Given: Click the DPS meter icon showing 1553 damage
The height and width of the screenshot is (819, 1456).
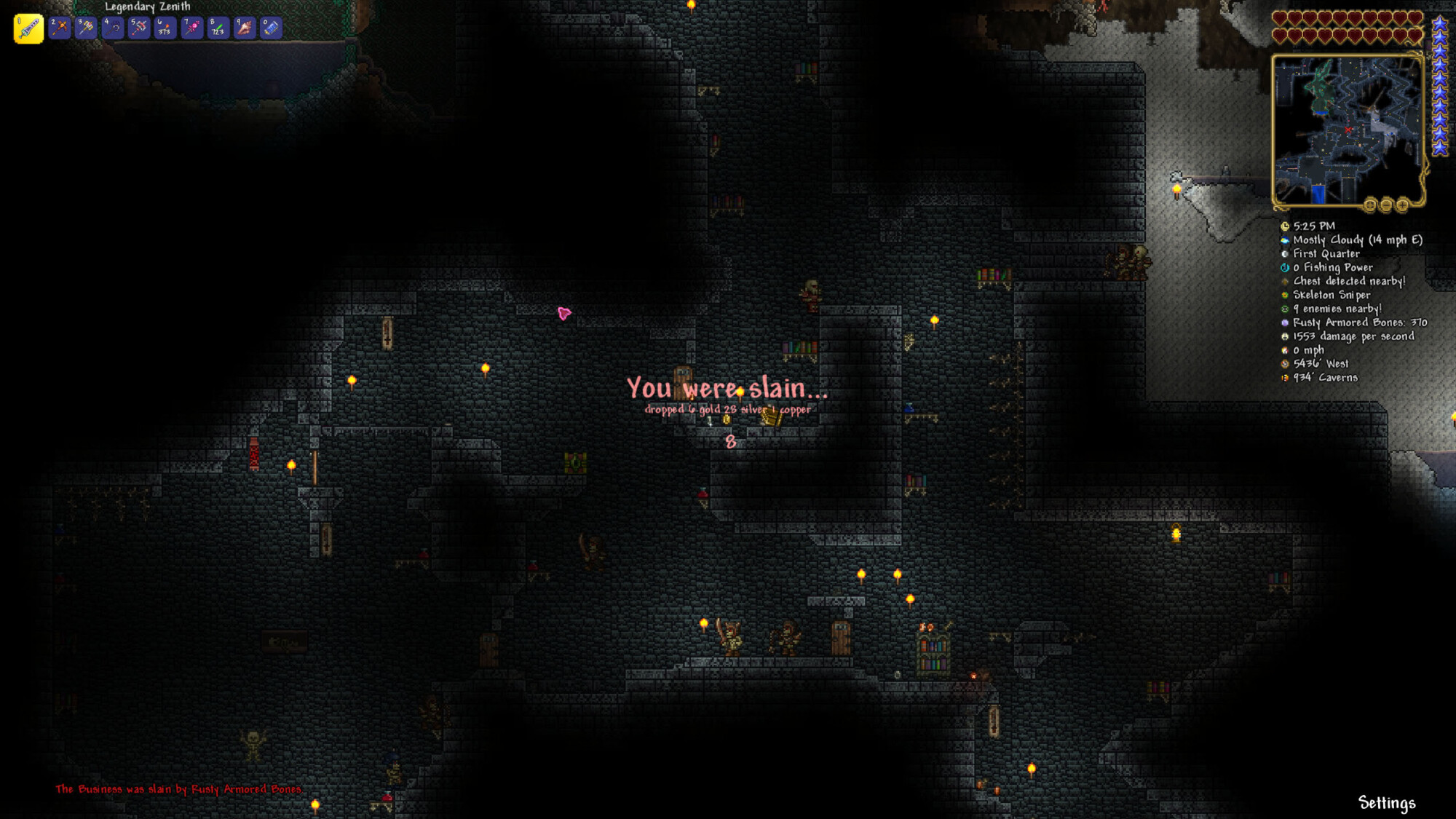Looking at the screenshot, I should pos(1284,336).
